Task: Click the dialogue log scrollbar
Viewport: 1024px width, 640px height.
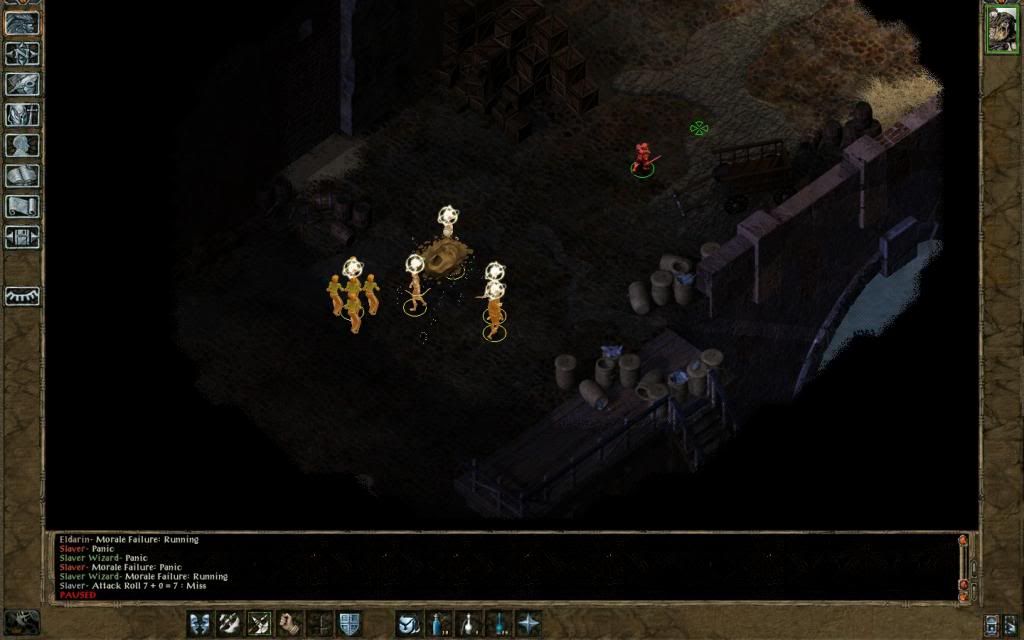Action: click(x=964, y=565)
